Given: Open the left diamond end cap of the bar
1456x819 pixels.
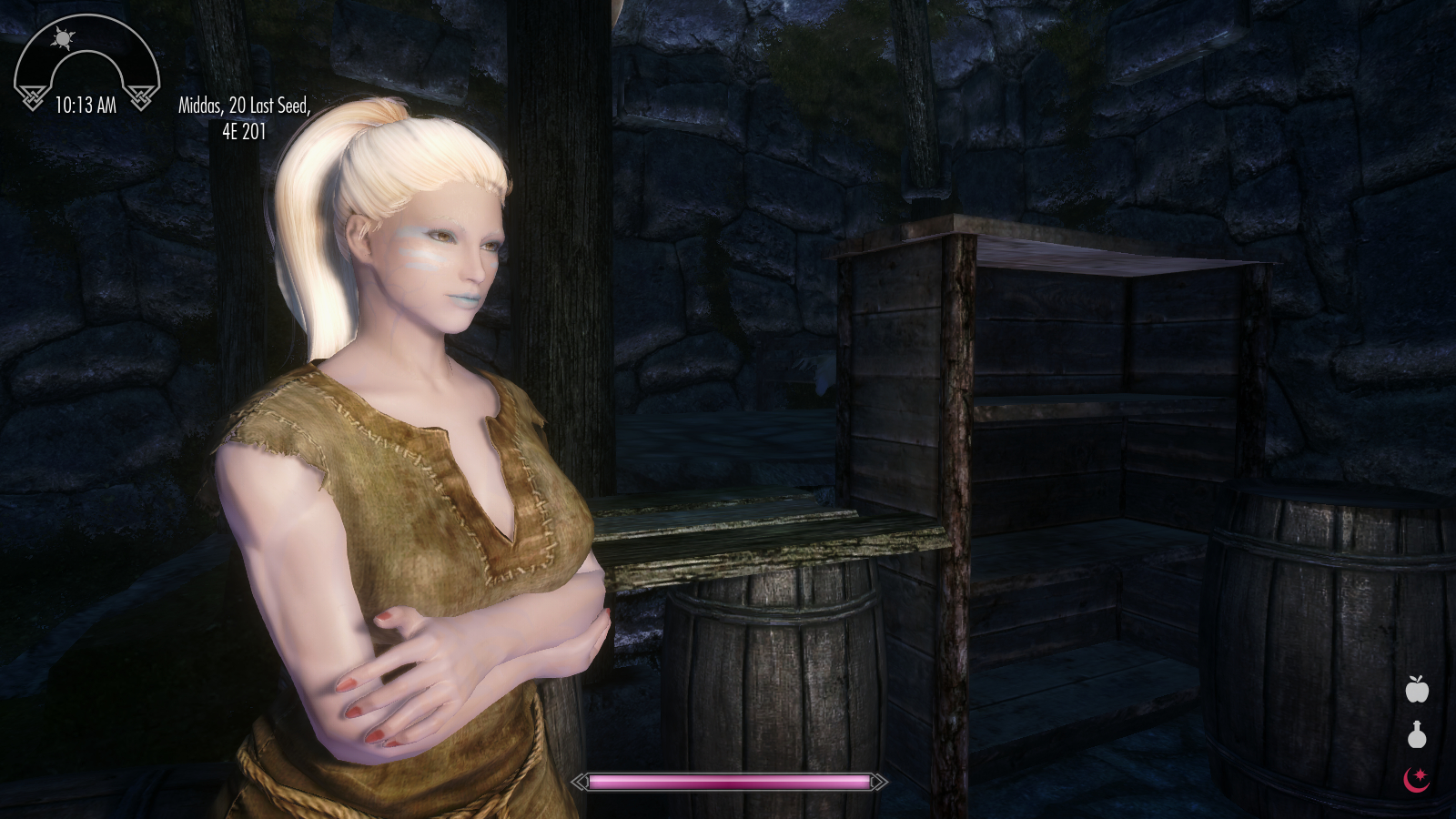Looking at the screenshot, I should tap(576, 781).
